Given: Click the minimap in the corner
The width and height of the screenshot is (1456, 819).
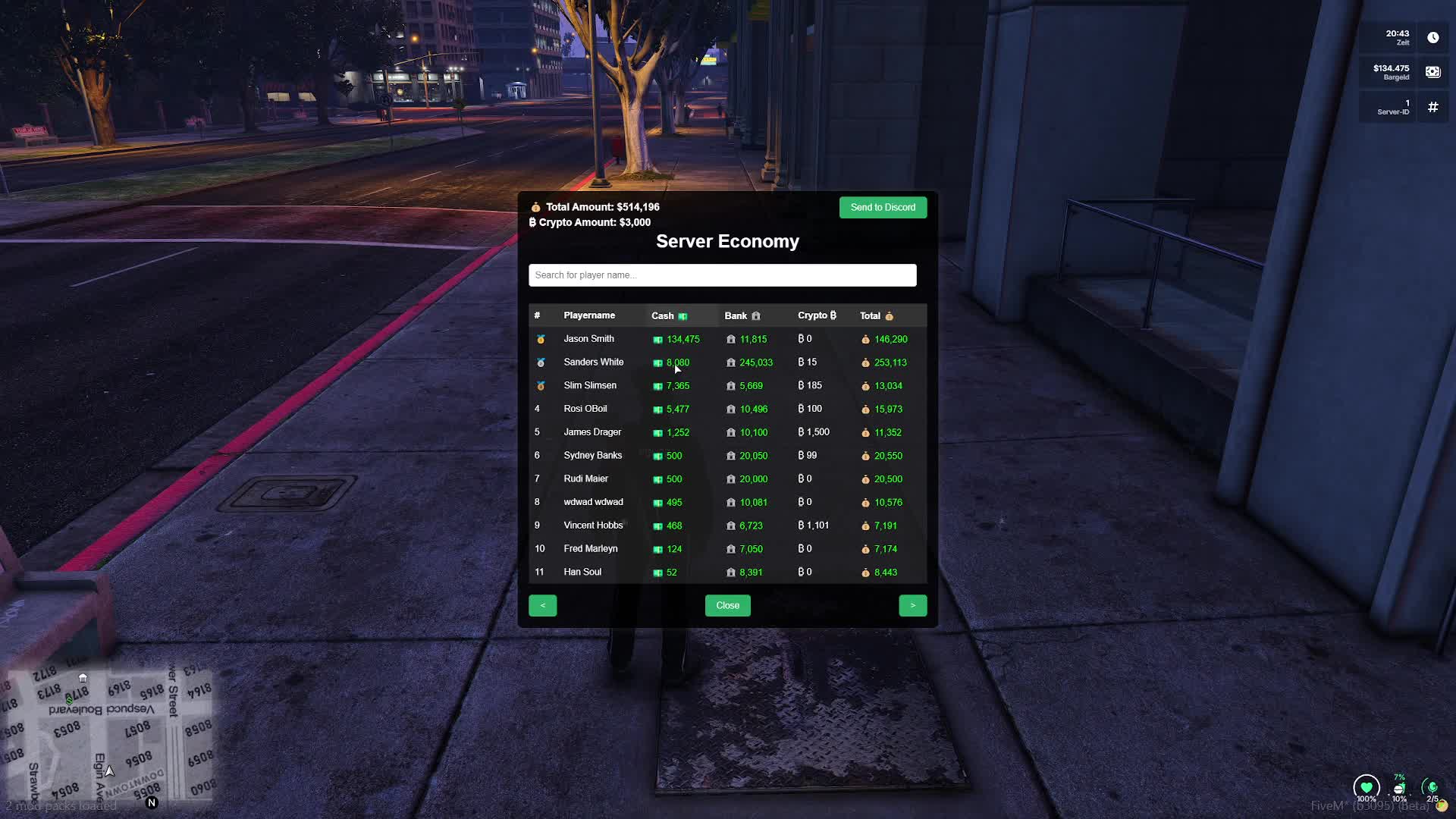Looking at the screenshot, I should 108,734.
